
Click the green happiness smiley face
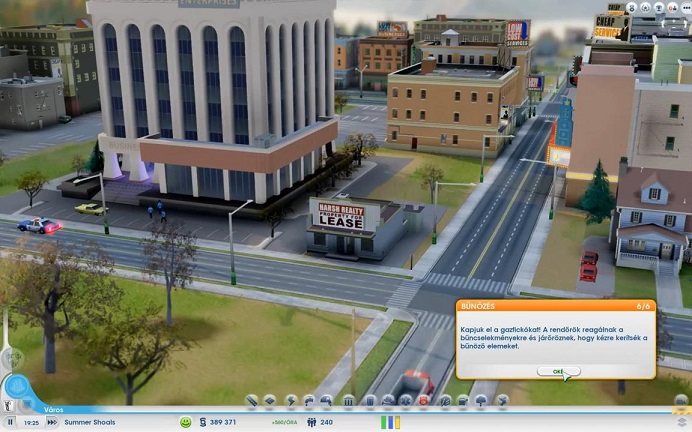coord(185,422)
